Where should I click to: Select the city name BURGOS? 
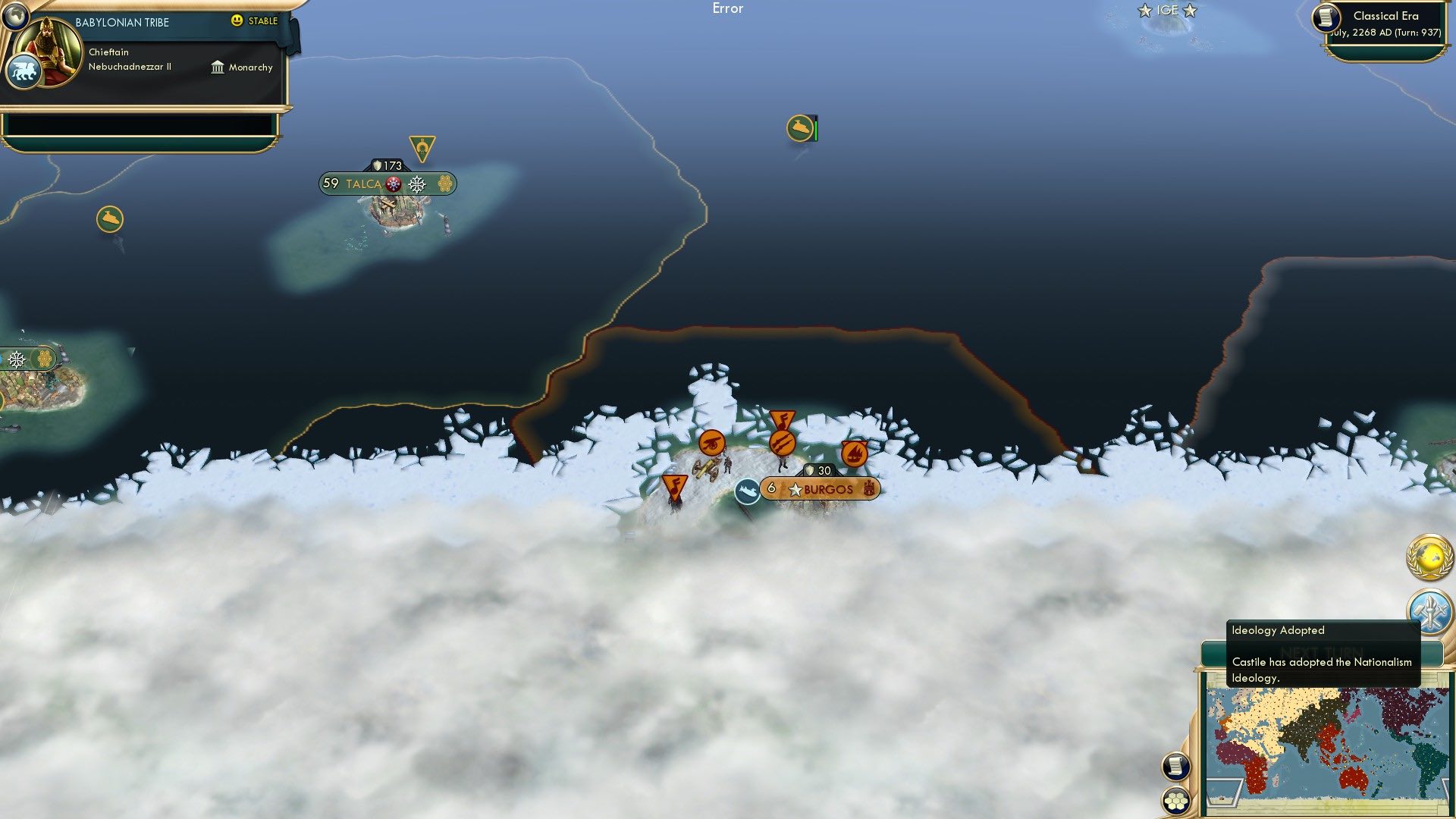829,489
